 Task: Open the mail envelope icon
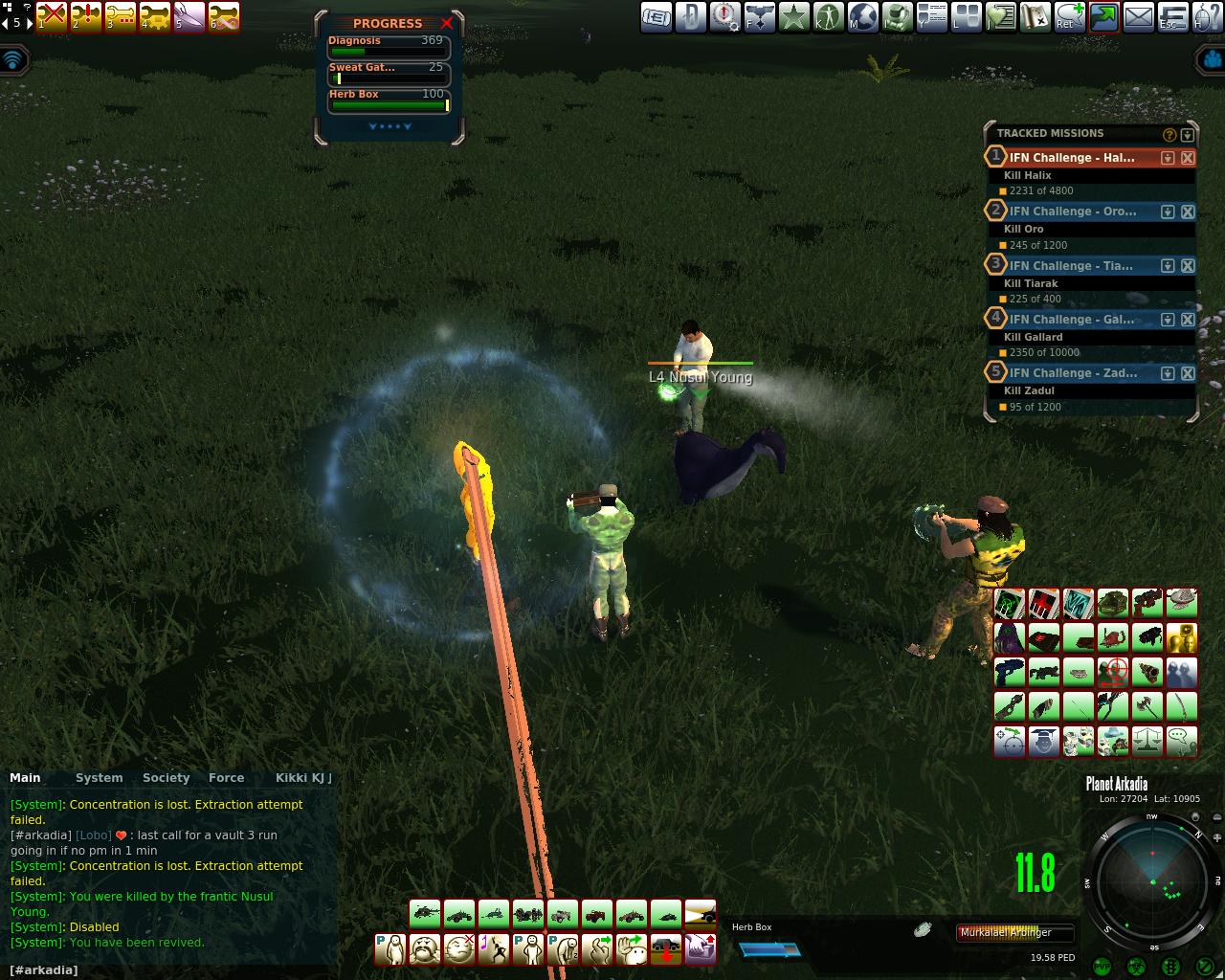point(1138,17)
